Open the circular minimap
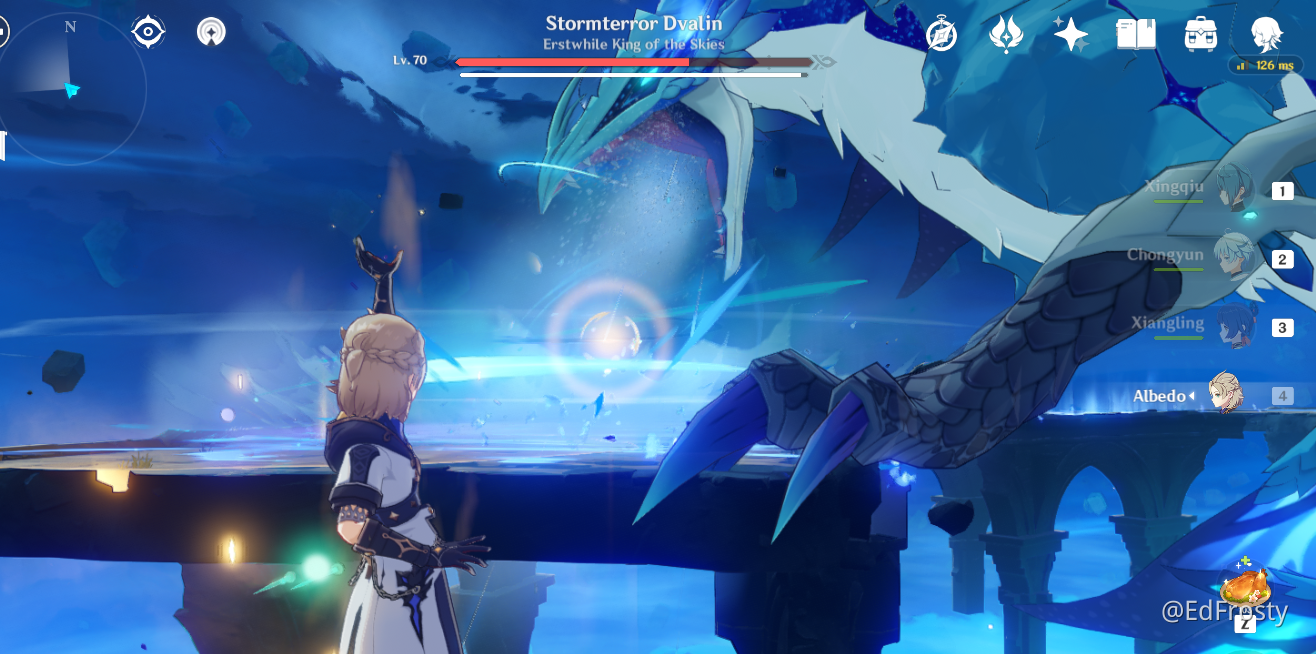This screenshot has width=1316, height=654. click(x=72, y=90)
